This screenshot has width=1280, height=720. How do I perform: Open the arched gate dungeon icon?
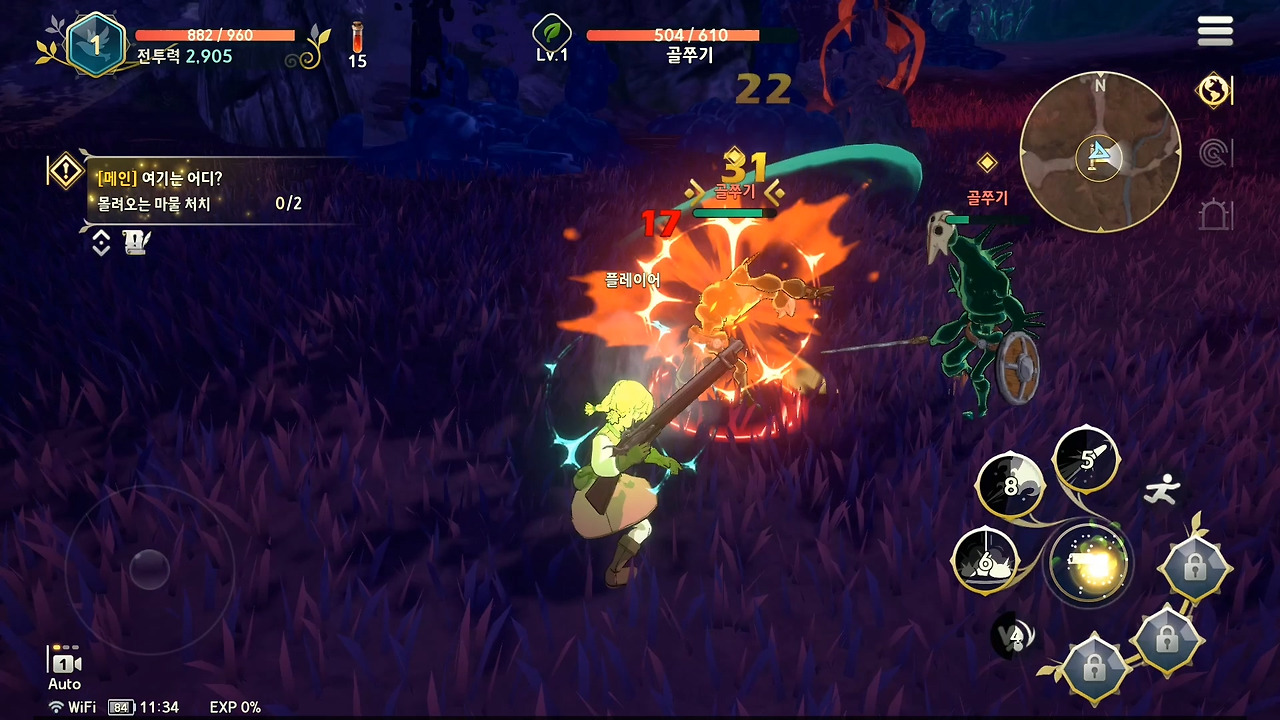coord(1214,214)
